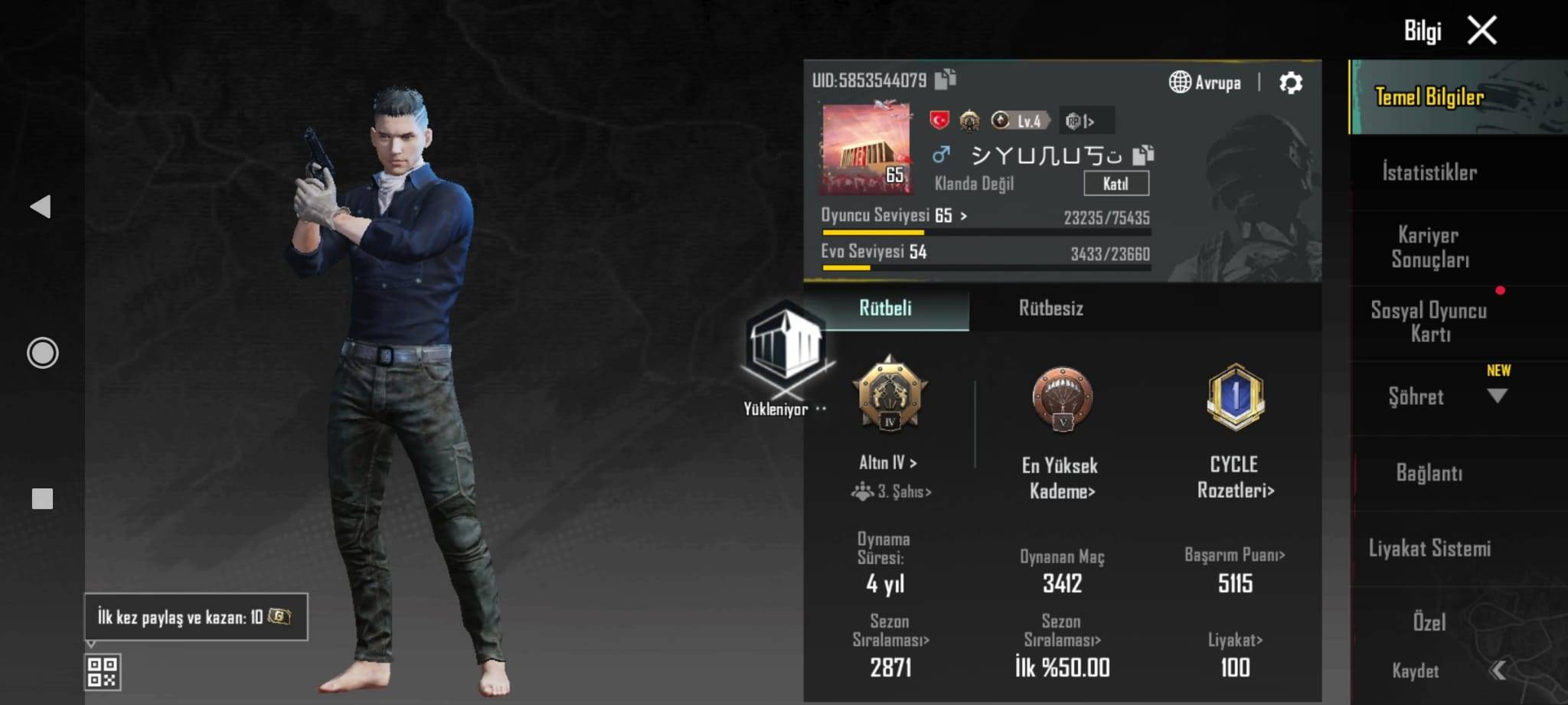Close the Bilgi profile screen
Image resolution: width=1568 pixels, height=705 pixels.
(x=1481, y=31)
